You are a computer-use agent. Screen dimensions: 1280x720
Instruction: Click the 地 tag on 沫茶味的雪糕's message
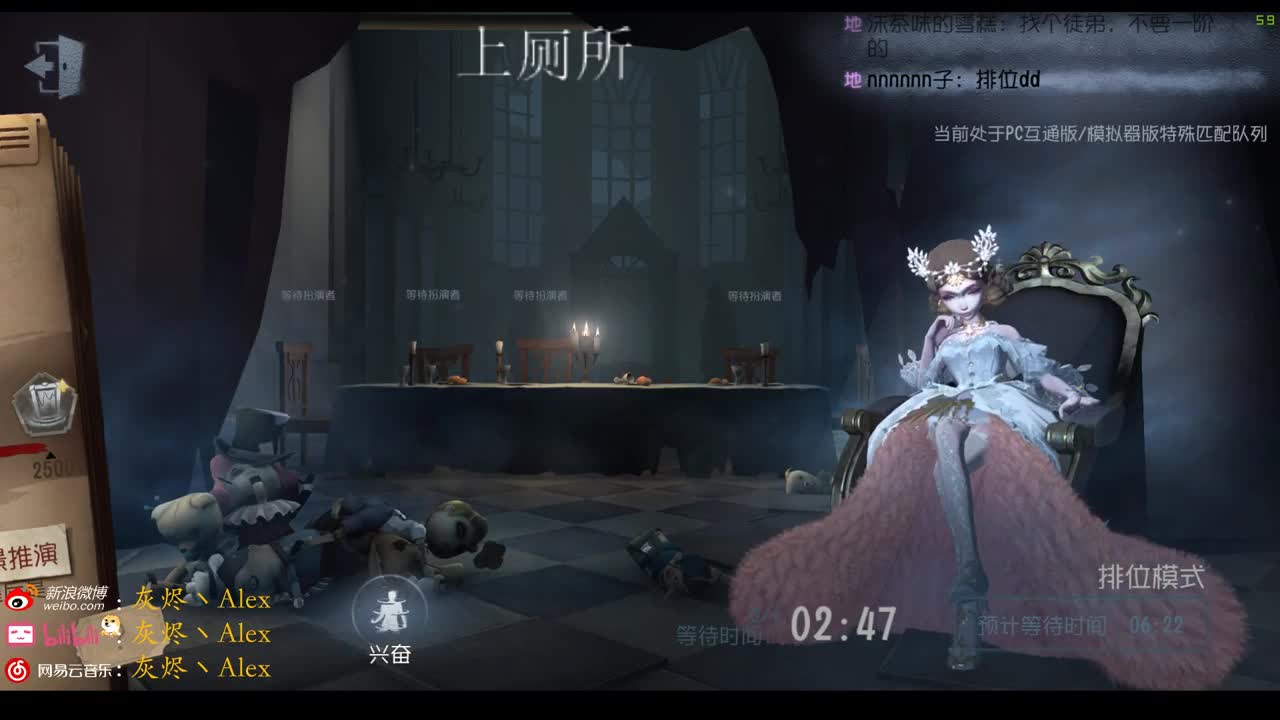click(852, 23)
